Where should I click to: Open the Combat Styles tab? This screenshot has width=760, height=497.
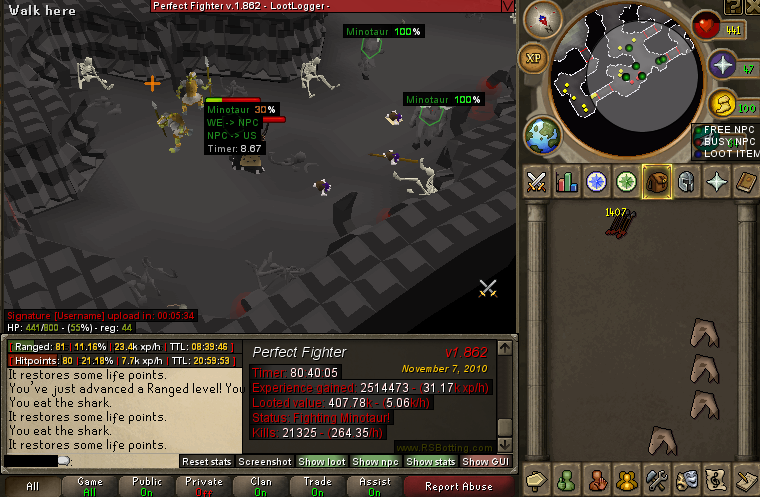pyautogui.click(x=537, y=182)
